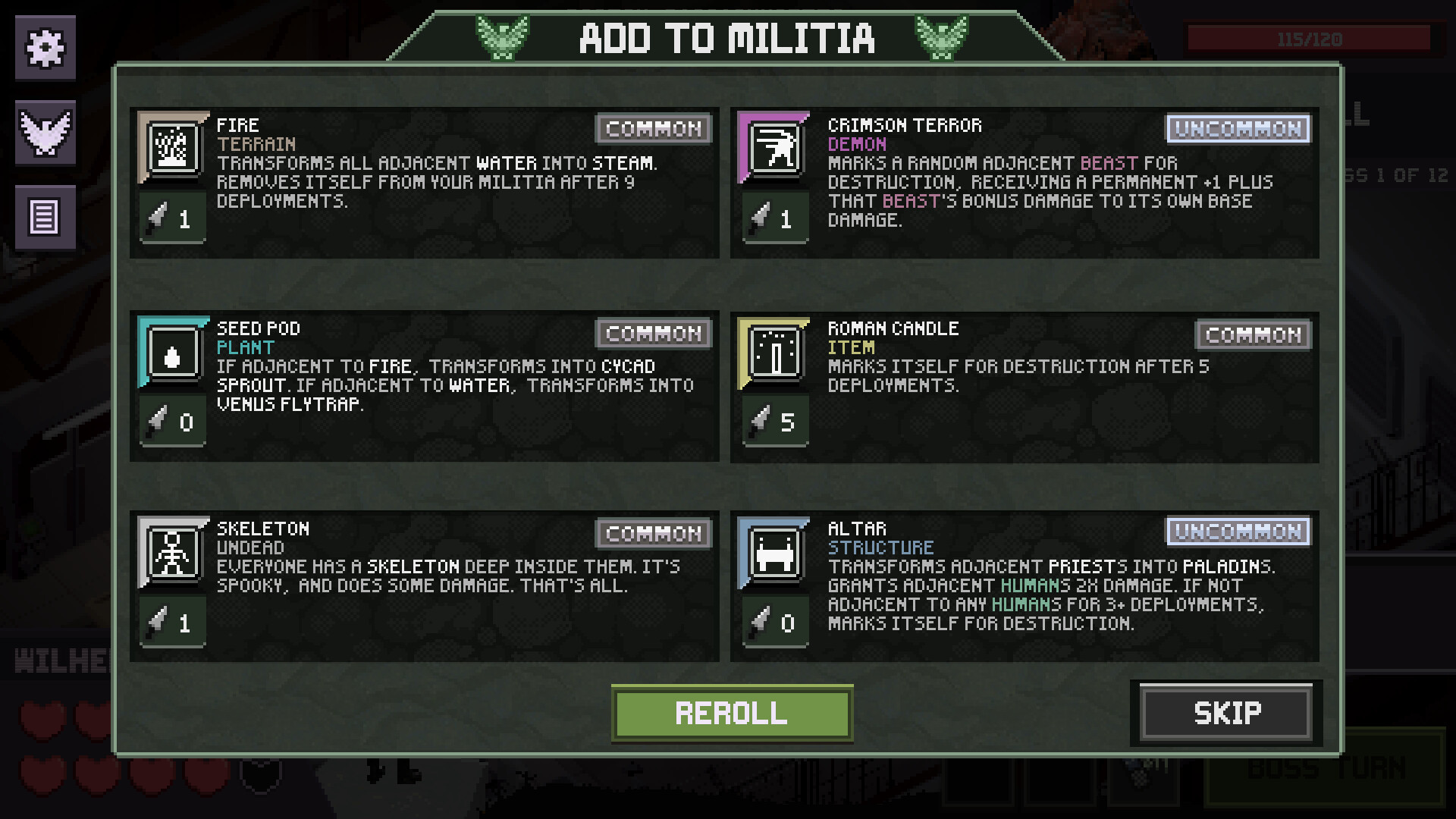The width and height of the screenshot is (1456, 819).
Task: Select the Roman Candle item icon
Action: coord(775,351)
